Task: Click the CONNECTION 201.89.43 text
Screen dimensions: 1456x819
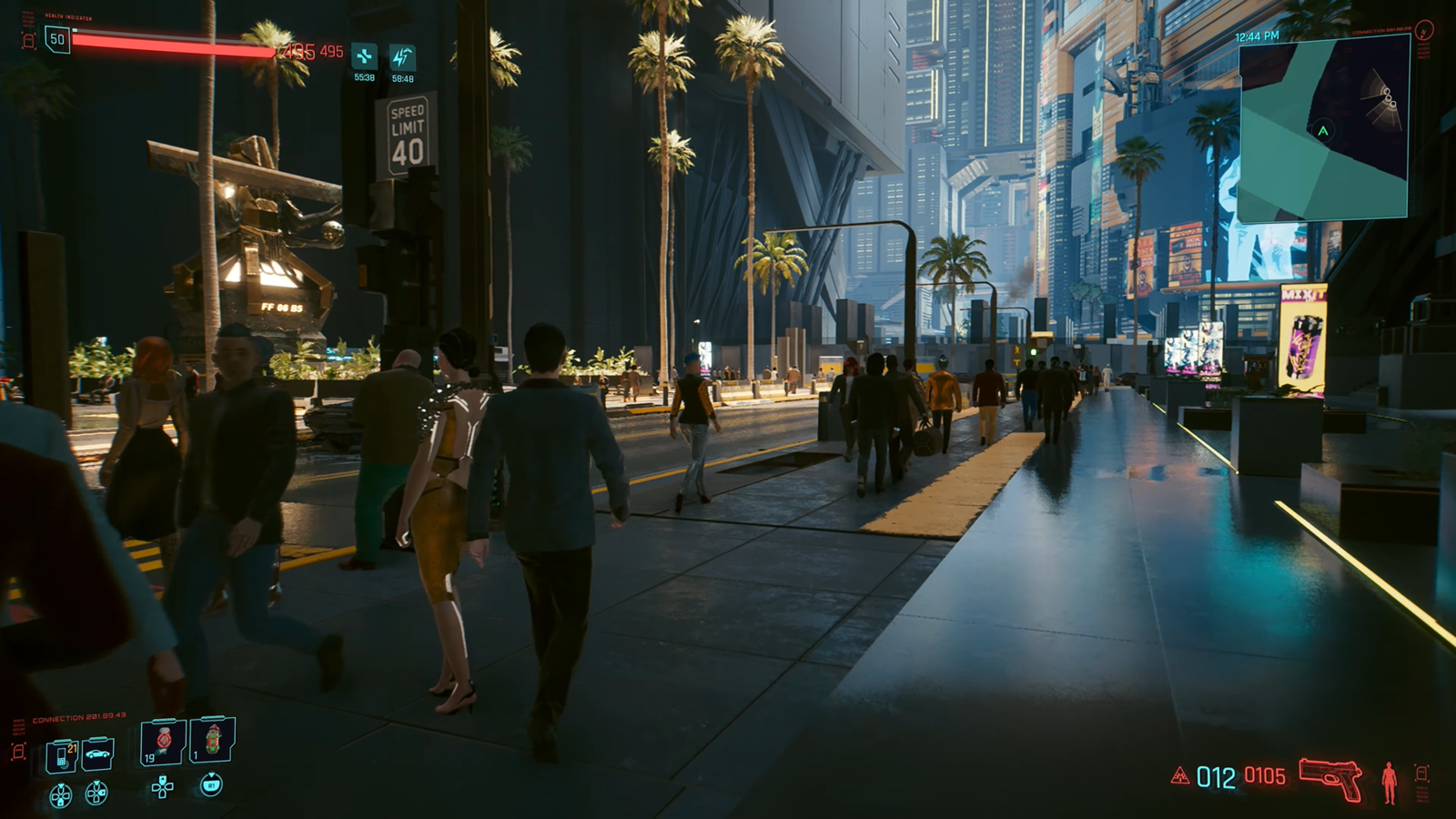Action: point(78,715)
